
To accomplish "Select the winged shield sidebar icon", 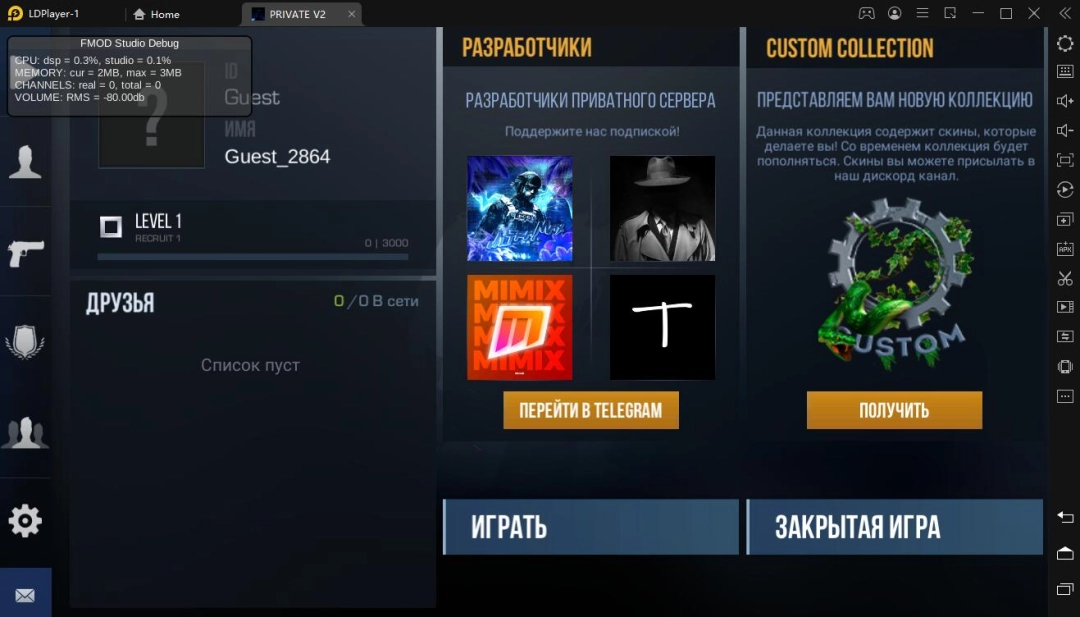I will coord(25,342).
